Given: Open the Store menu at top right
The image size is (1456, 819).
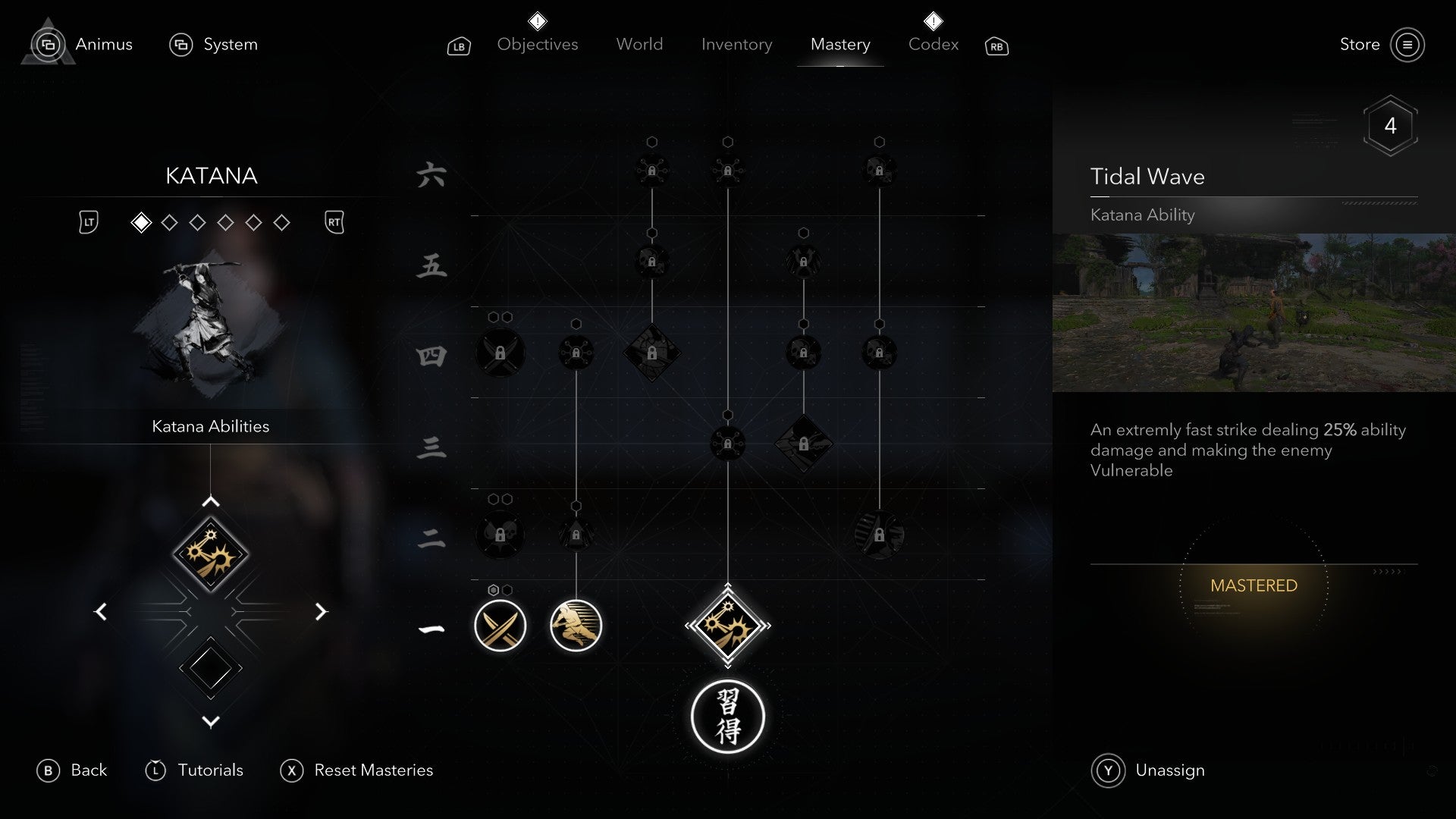Looking at the screenshot, I should click(x=1360, y=45).
